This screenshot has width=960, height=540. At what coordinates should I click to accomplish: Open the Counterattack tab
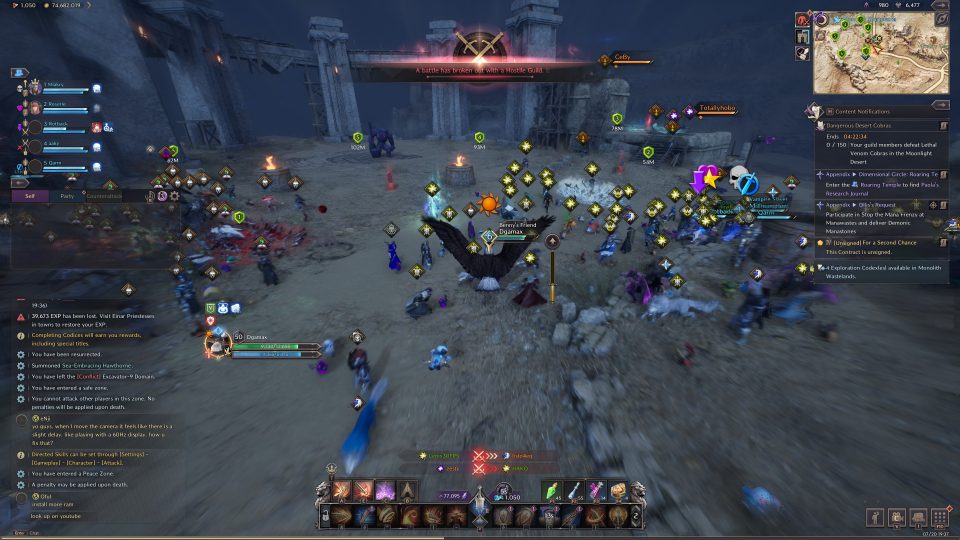[x=103, y=196]
